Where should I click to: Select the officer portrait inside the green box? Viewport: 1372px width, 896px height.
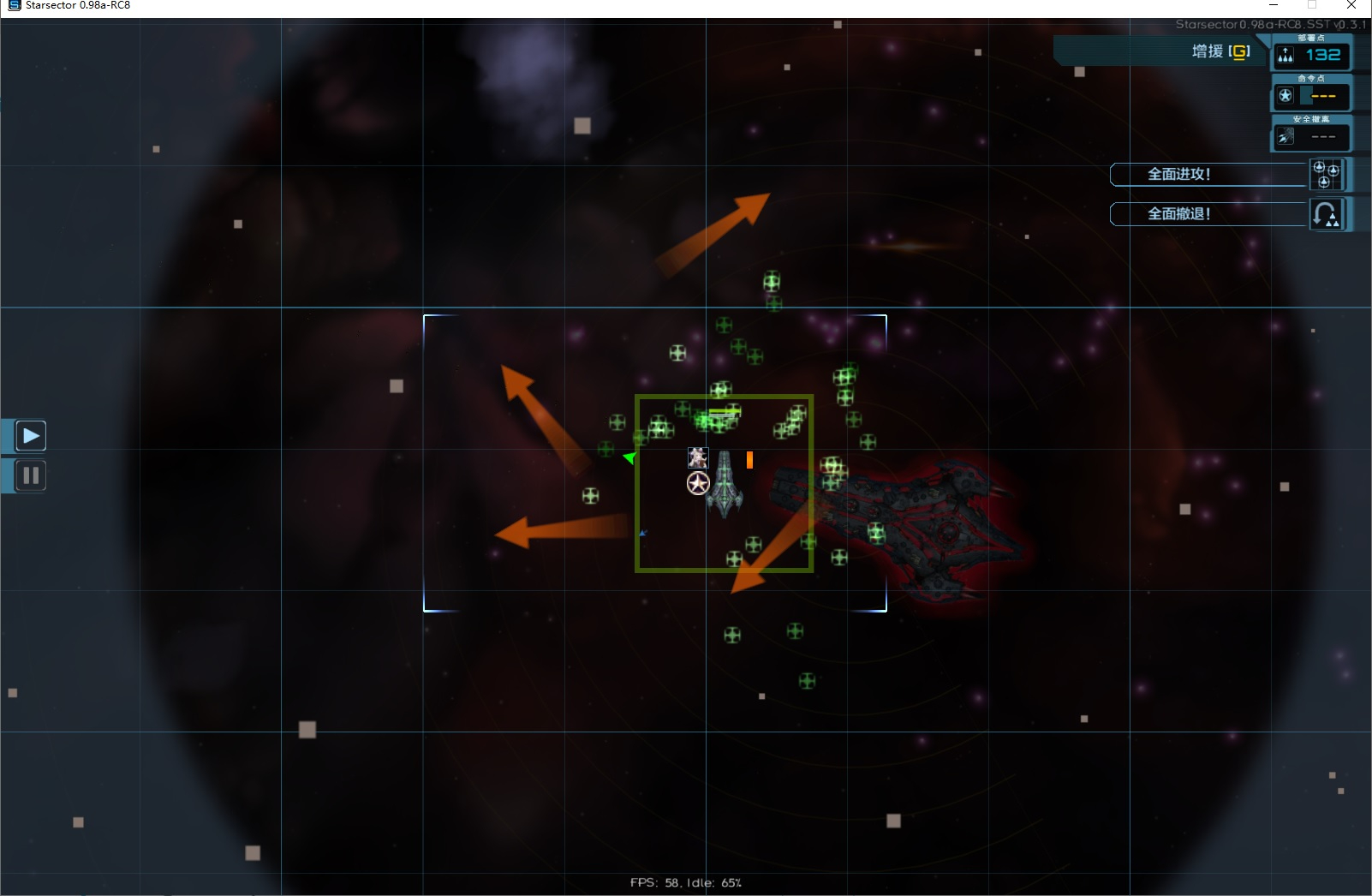(698, 457)
